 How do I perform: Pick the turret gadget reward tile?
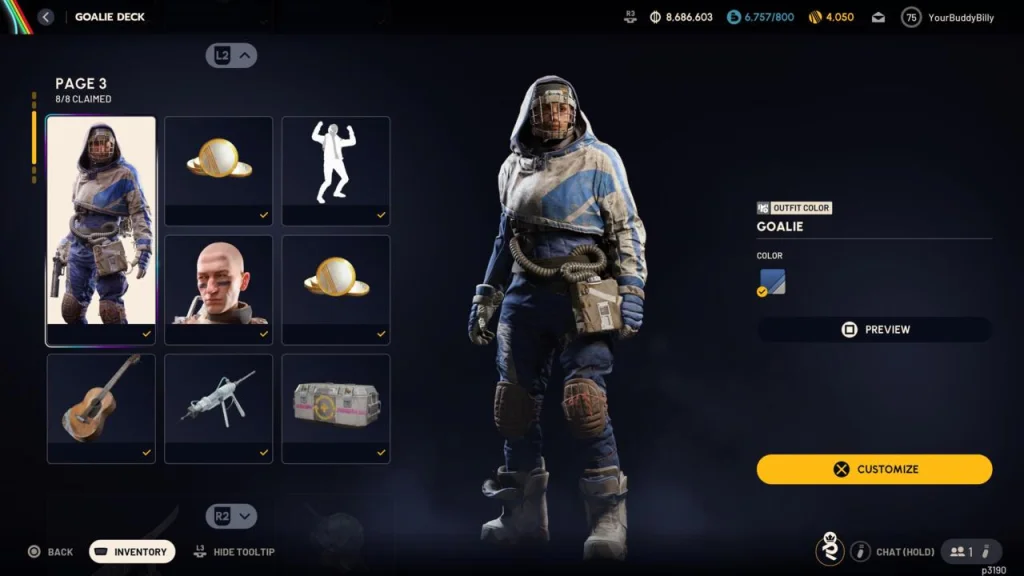coord(218,408)
